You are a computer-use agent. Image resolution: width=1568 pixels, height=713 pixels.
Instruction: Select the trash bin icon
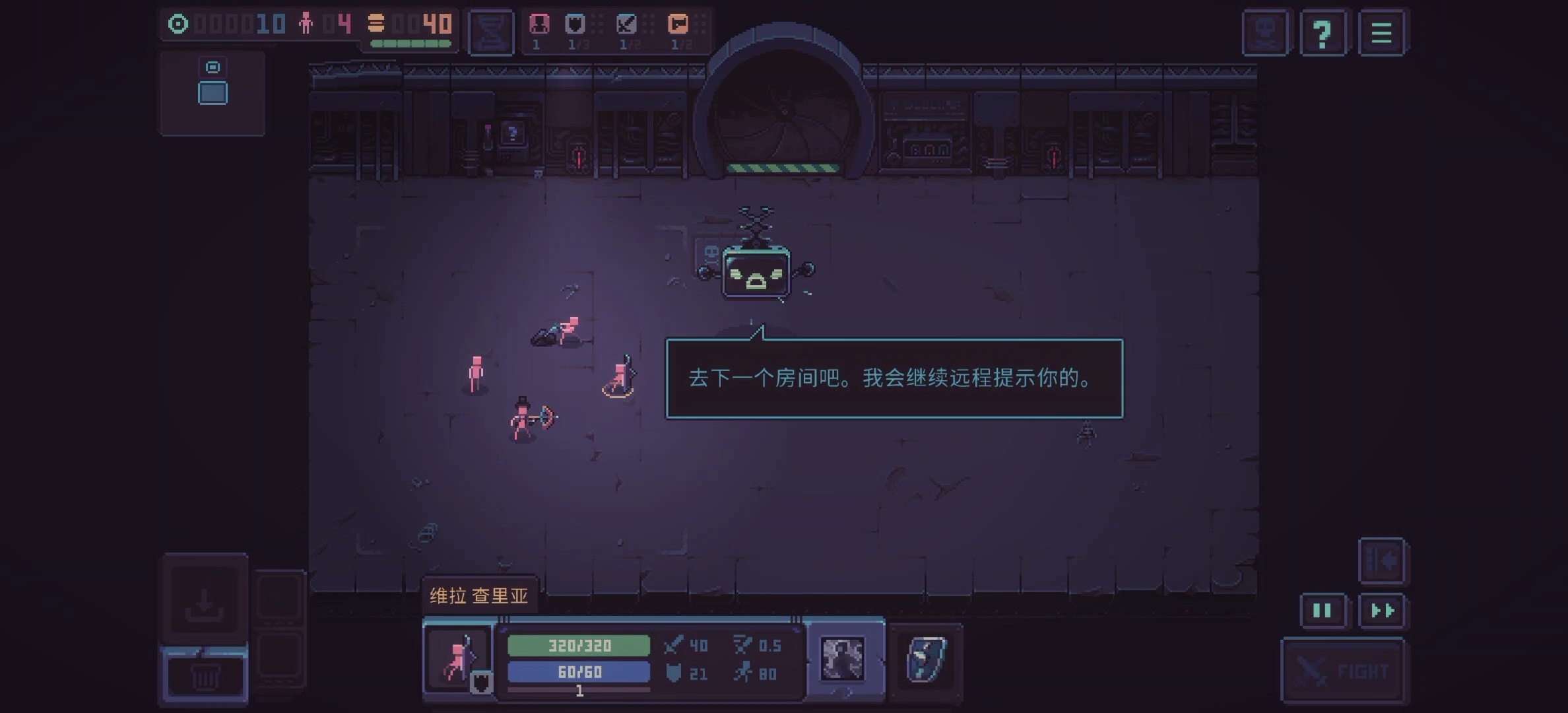[x=205, y=675]
